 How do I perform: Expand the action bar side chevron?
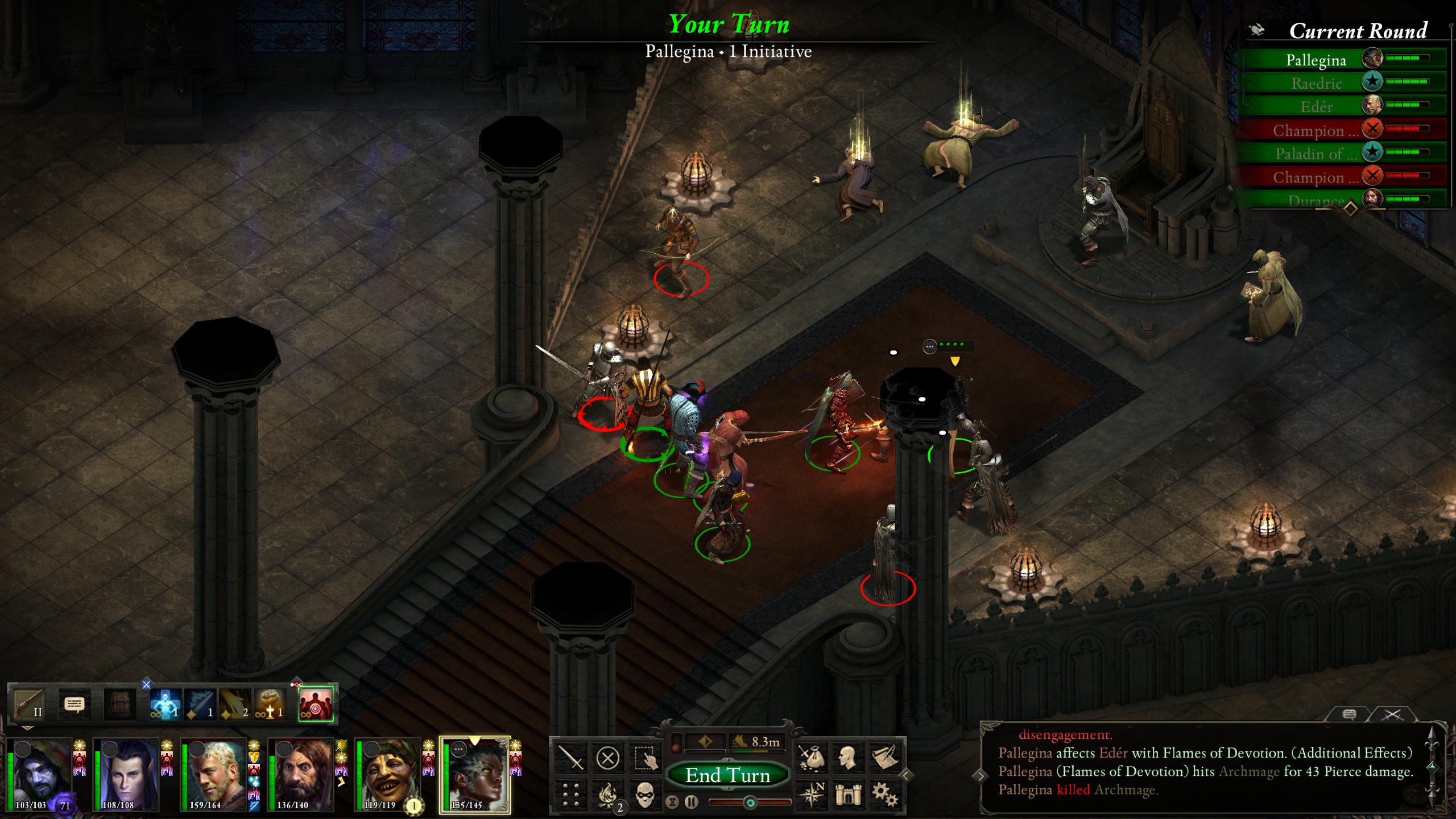[908, 774]
